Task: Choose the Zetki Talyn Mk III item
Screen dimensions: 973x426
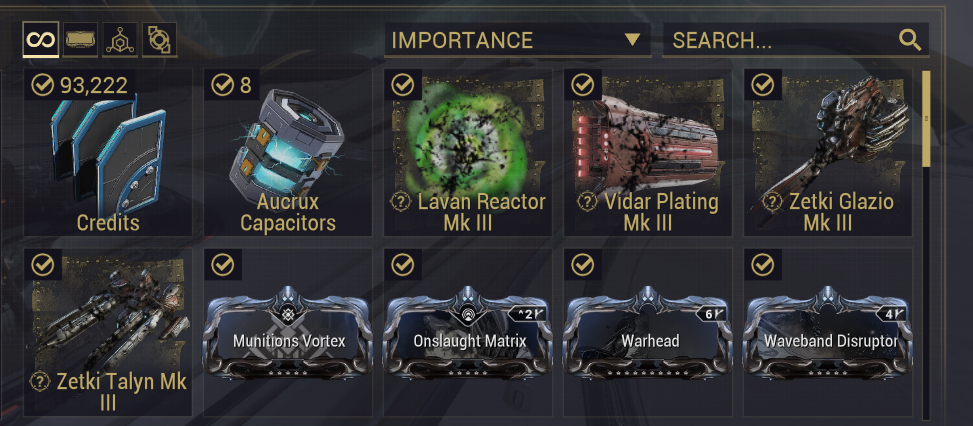Action: point(108,332)
